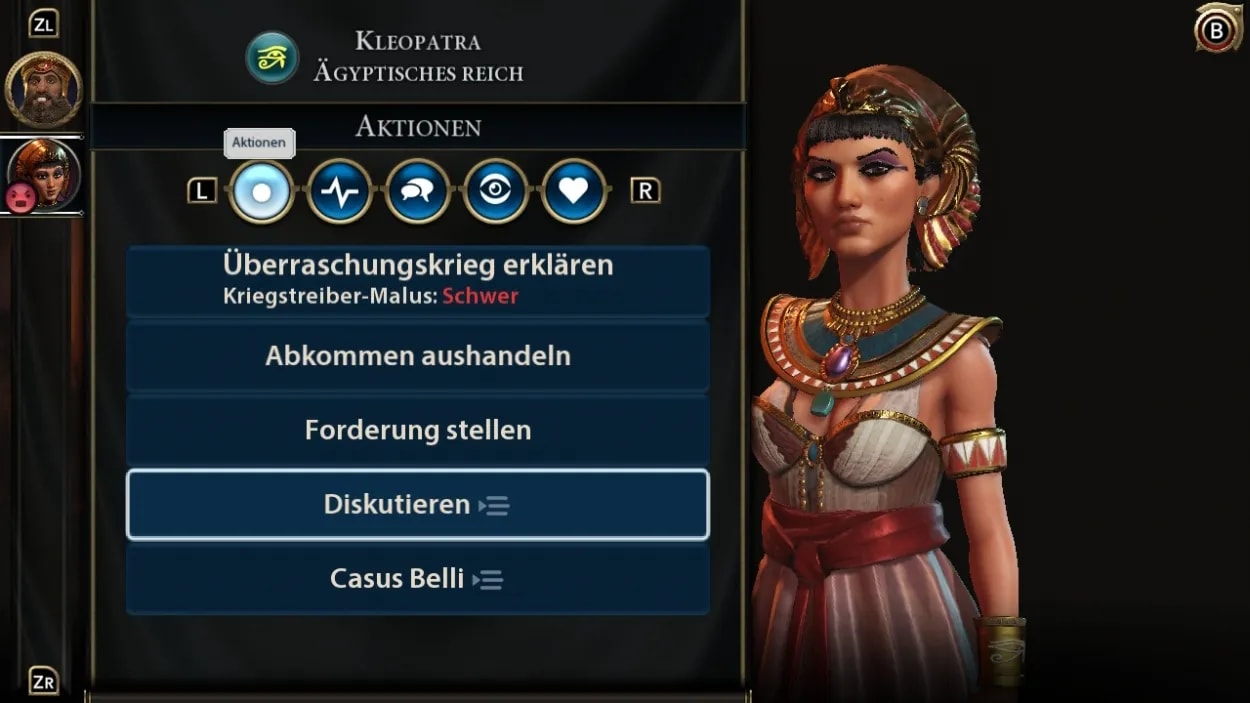
Task: Select the bearded leader portrait
Action: pos(43,88)
